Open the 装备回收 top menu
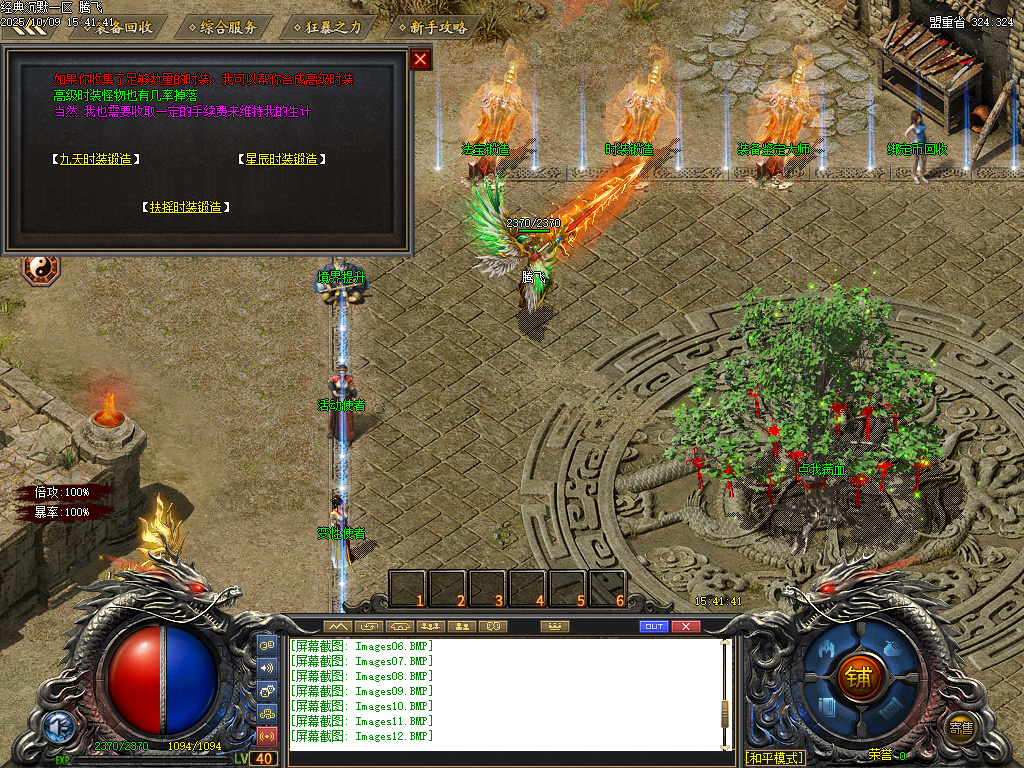Viewport: 1024px width, 768px height. coord(124,27)
